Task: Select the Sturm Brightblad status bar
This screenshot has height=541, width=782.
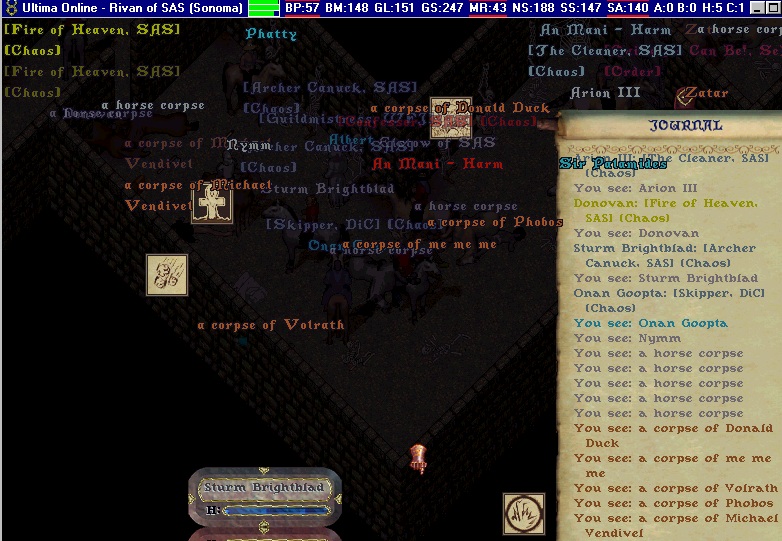Action: click(x=265, y=488)
